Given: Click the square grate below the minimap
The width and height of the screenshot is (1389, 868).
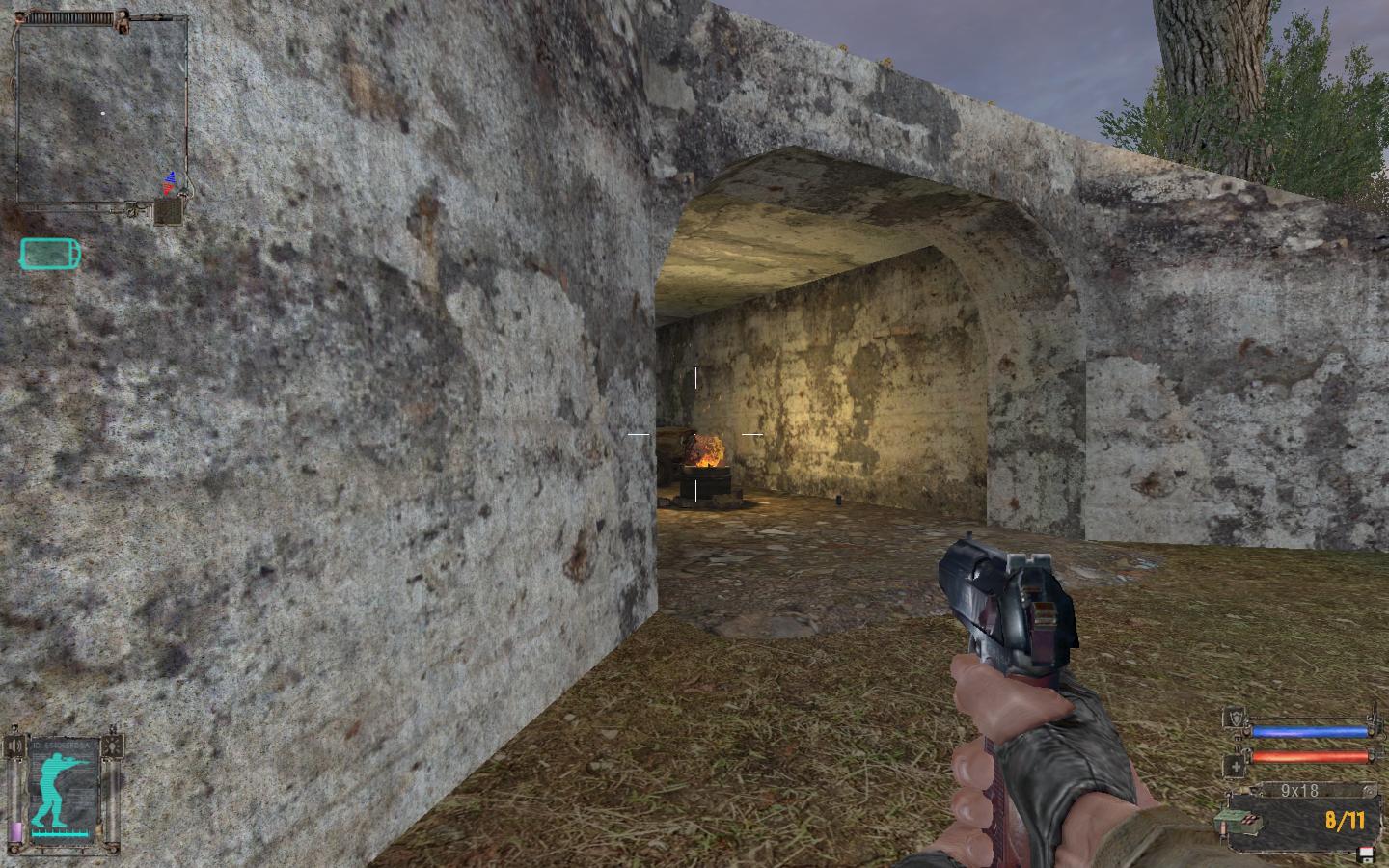Looking at the screenshot, I should (x=170, y=211).
